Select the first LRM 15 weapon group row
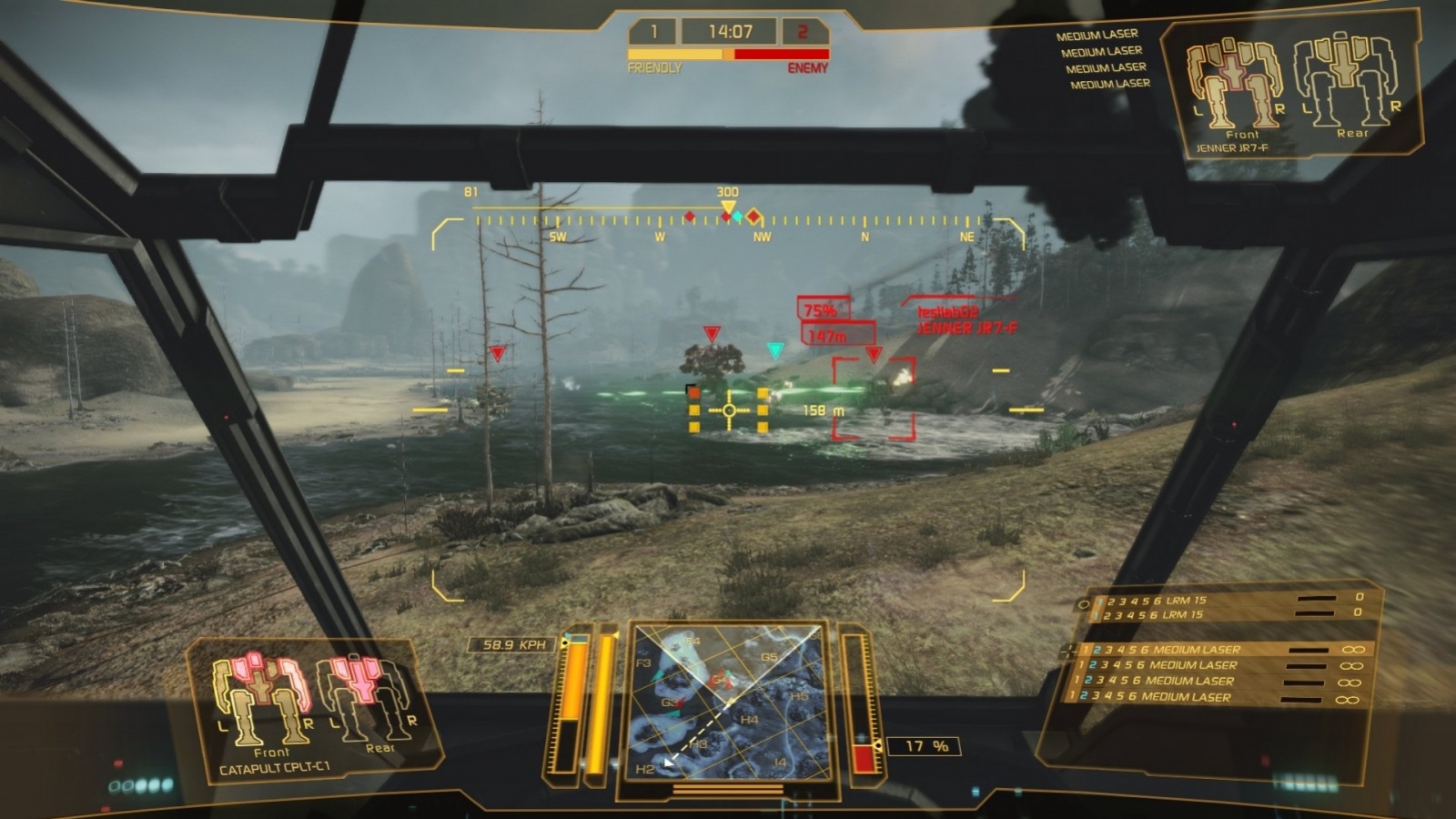The height and width of the screenshot is (819, 1456). (x=1192, y=601)
